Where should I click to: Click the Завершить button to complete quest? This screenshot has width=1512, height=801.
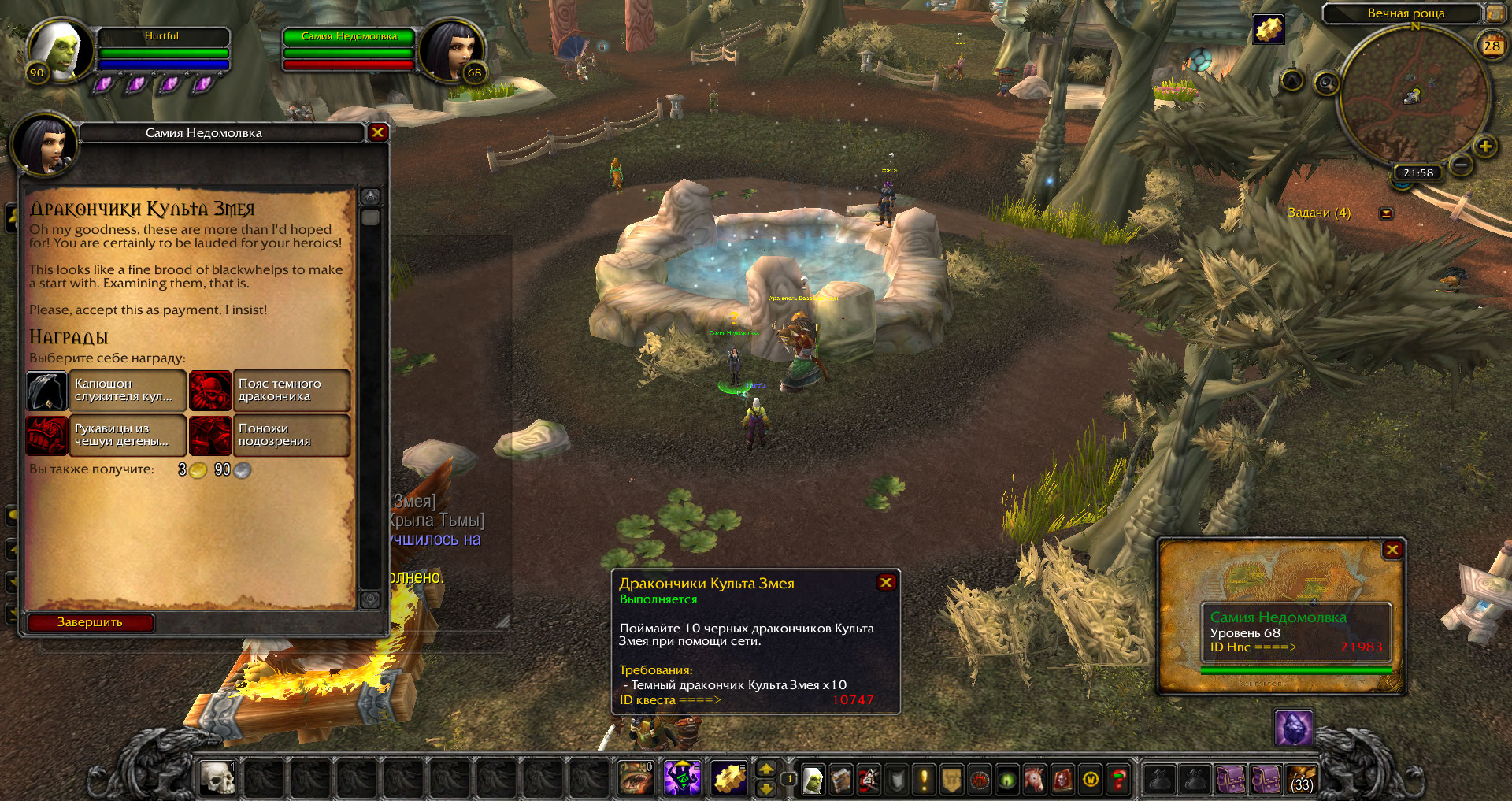pos(90,622)
